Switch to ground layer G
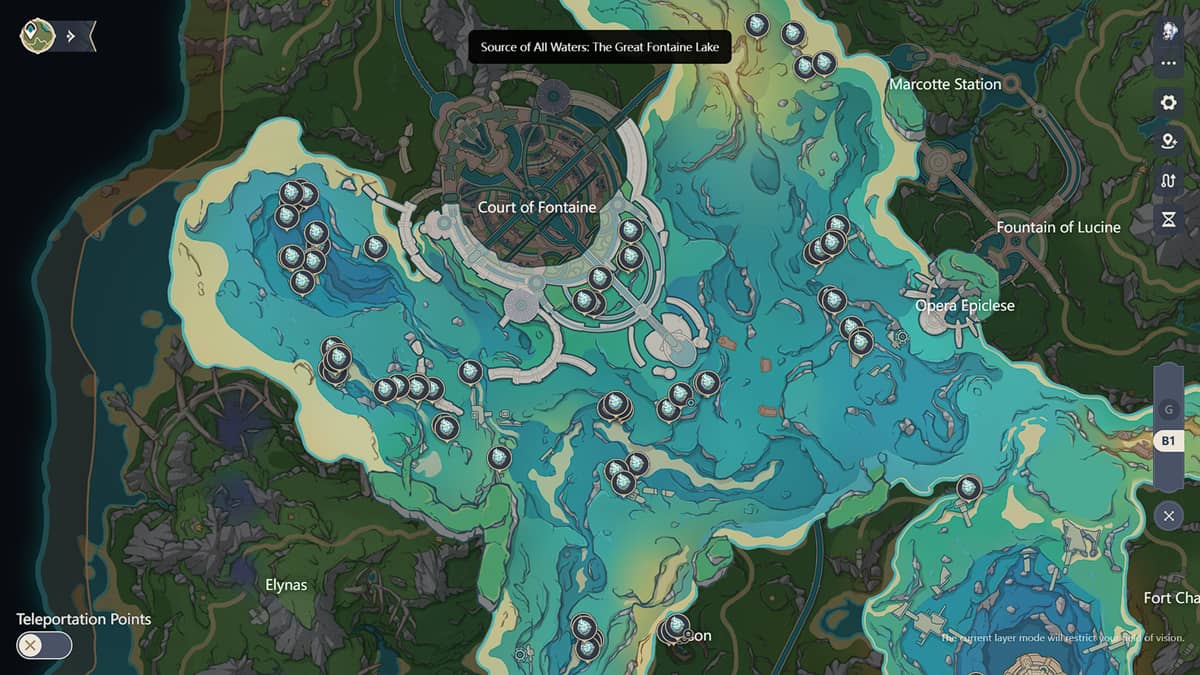The image size is (1200, 675). (x=1168, y=409)
